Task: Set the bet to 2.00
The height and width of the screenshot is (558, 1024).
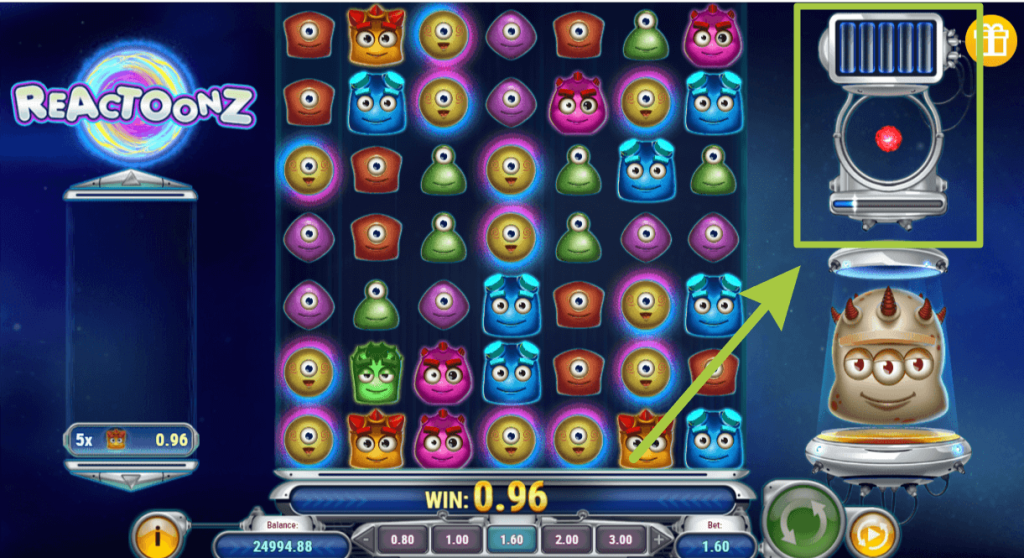Action: 563,537
